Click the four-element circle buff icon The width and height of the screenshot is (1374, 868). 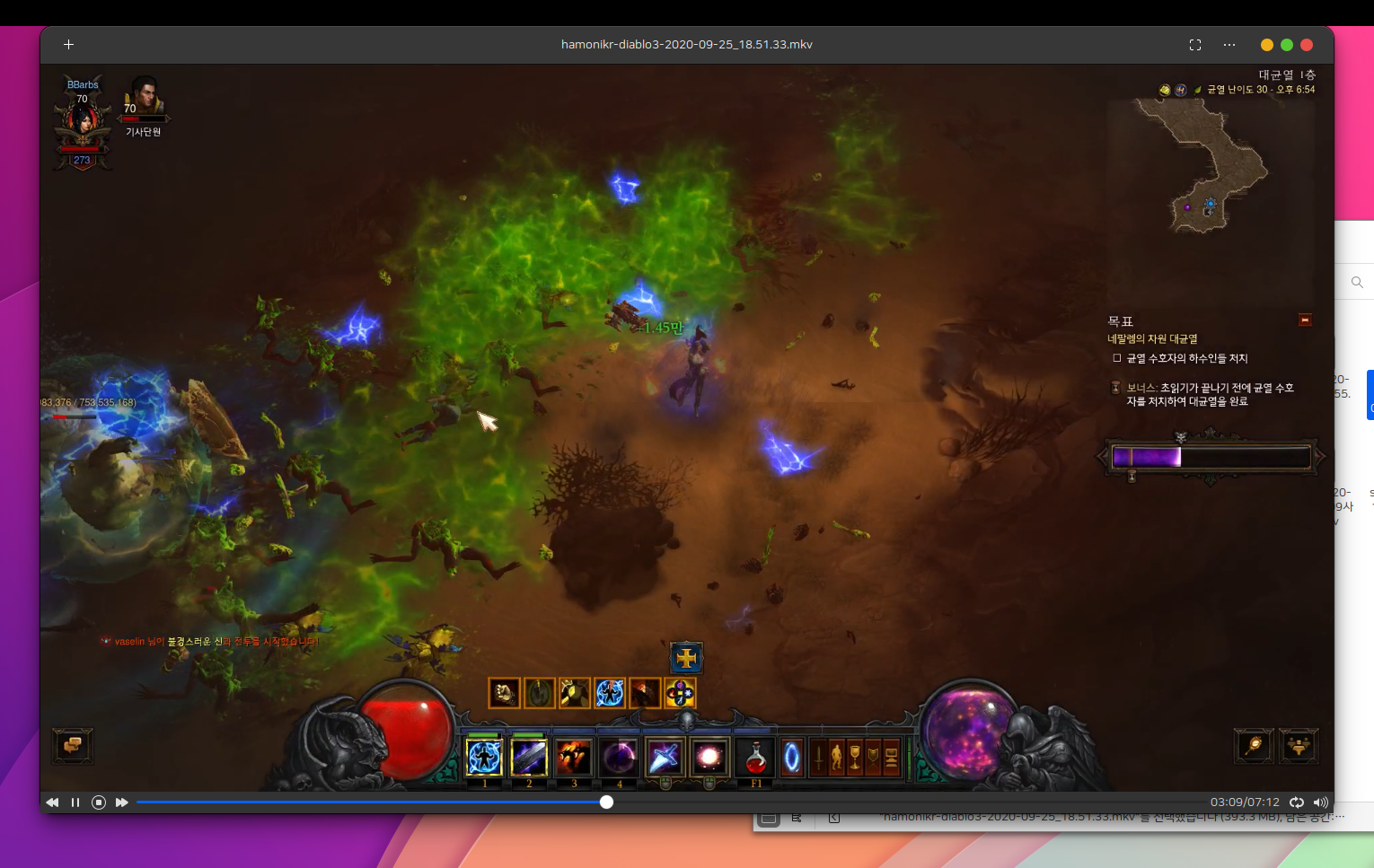click(680, 693)
